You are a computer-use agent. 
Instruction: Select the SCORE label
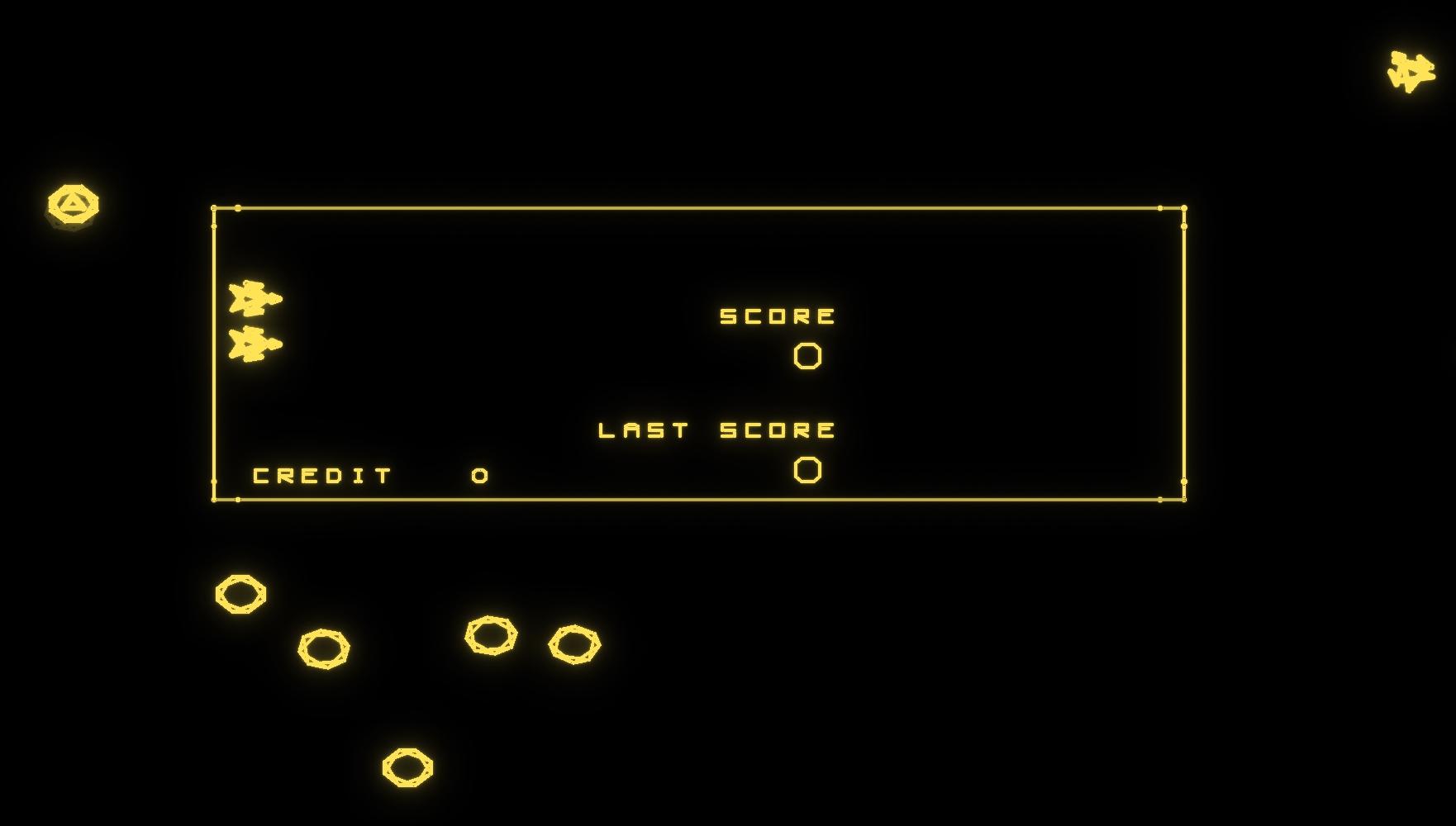click(778, 315)
